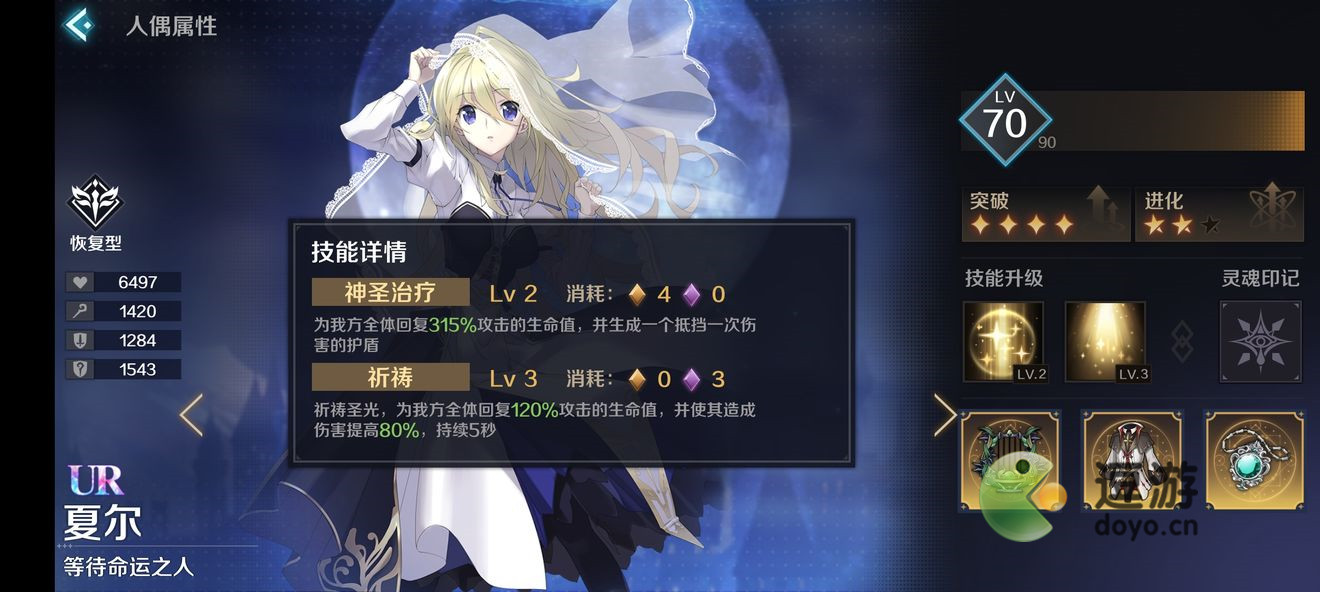1320x592 pixels.
Task: Select the 神圣治疗 skill icon LV.2
Action: coord(1004,342)
